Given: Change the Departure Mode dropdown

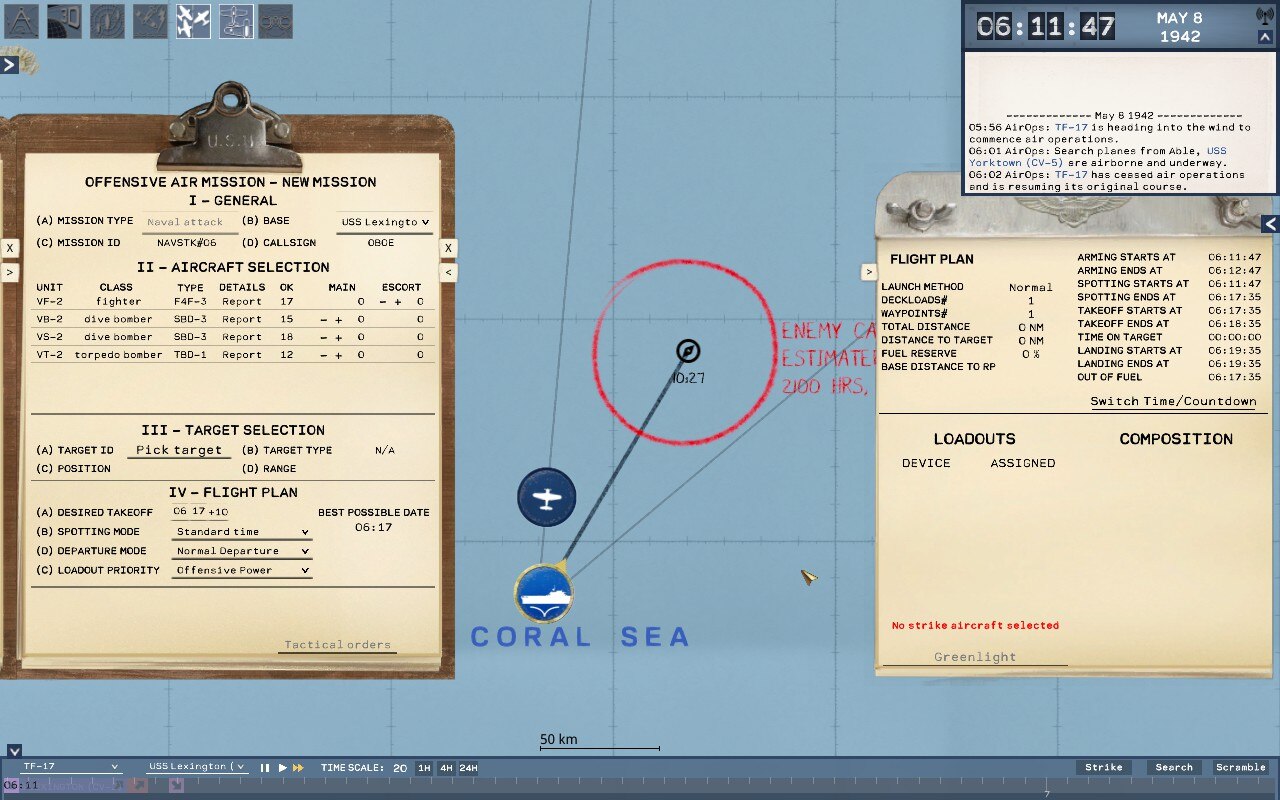Looking at the screenshot, I should click(242, 551).
